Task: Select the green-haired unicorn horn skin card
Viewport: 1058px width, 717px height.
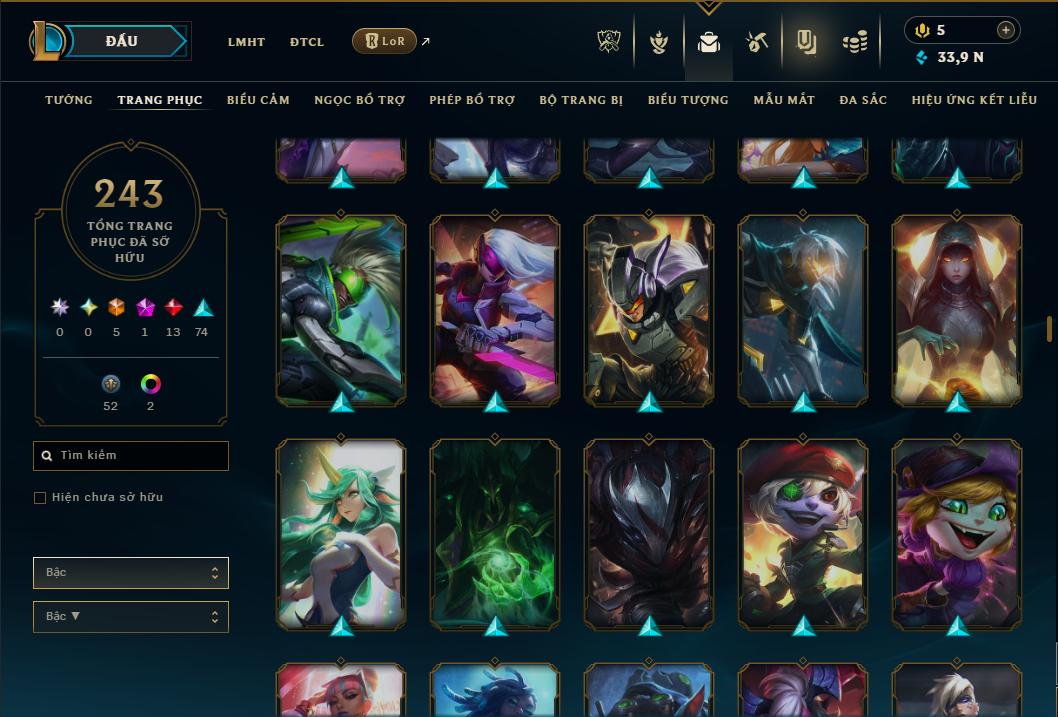Action: tap(341, 533)
